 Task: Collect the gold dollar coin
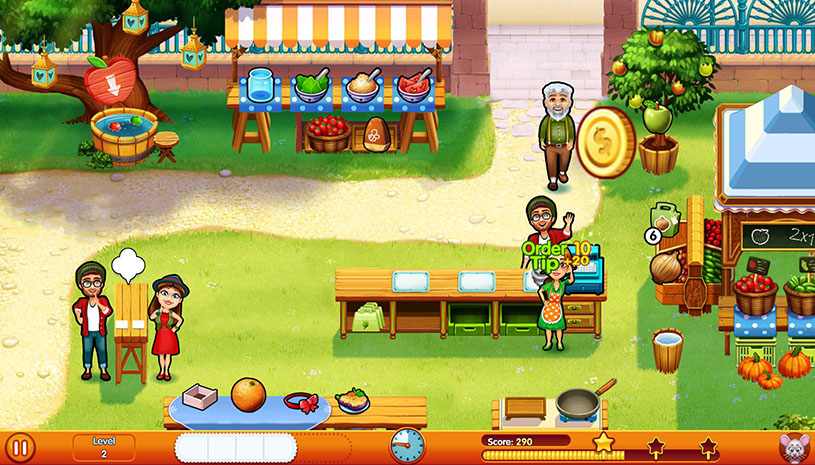pyautogui.click(x=605, y=142)
